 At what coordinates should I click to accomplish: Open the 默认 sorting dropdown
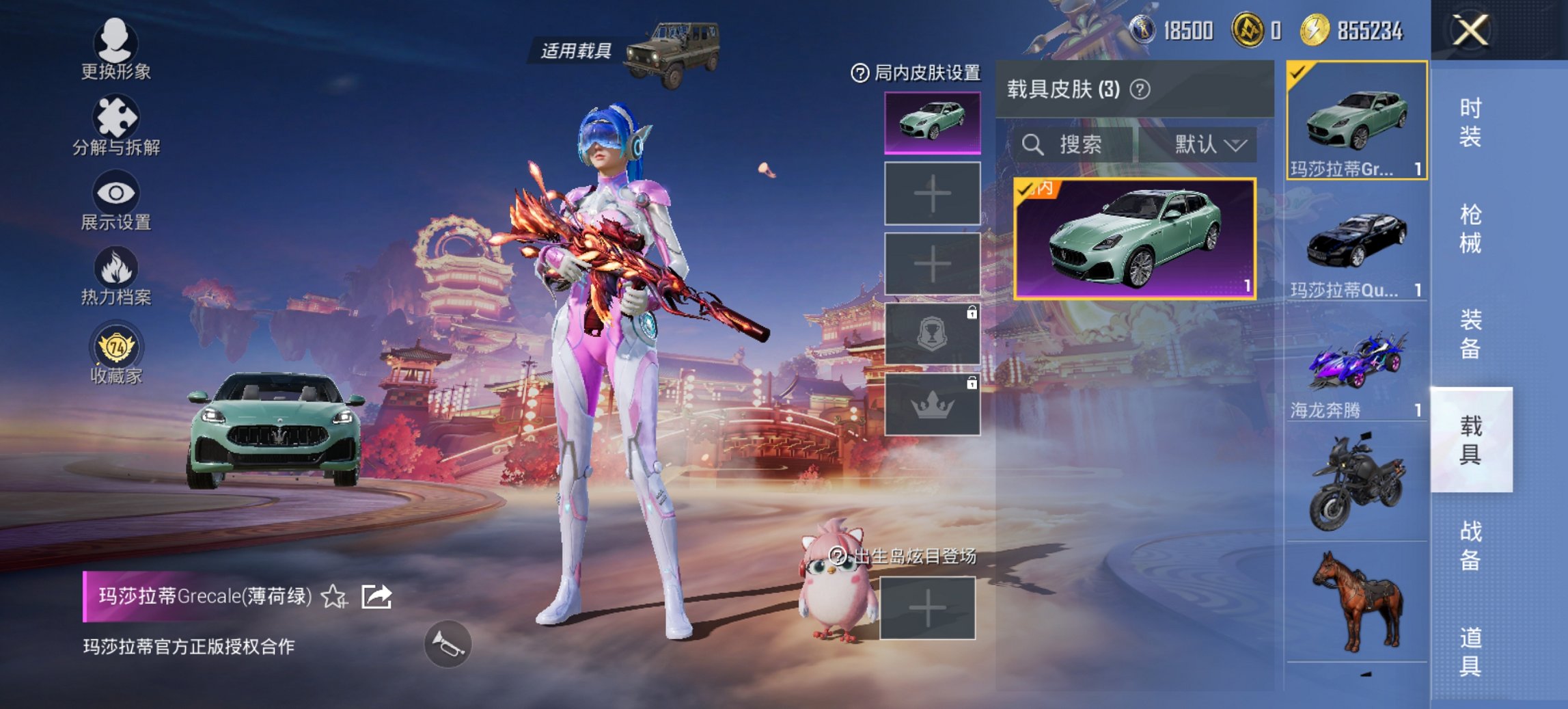coord(1205,146)
